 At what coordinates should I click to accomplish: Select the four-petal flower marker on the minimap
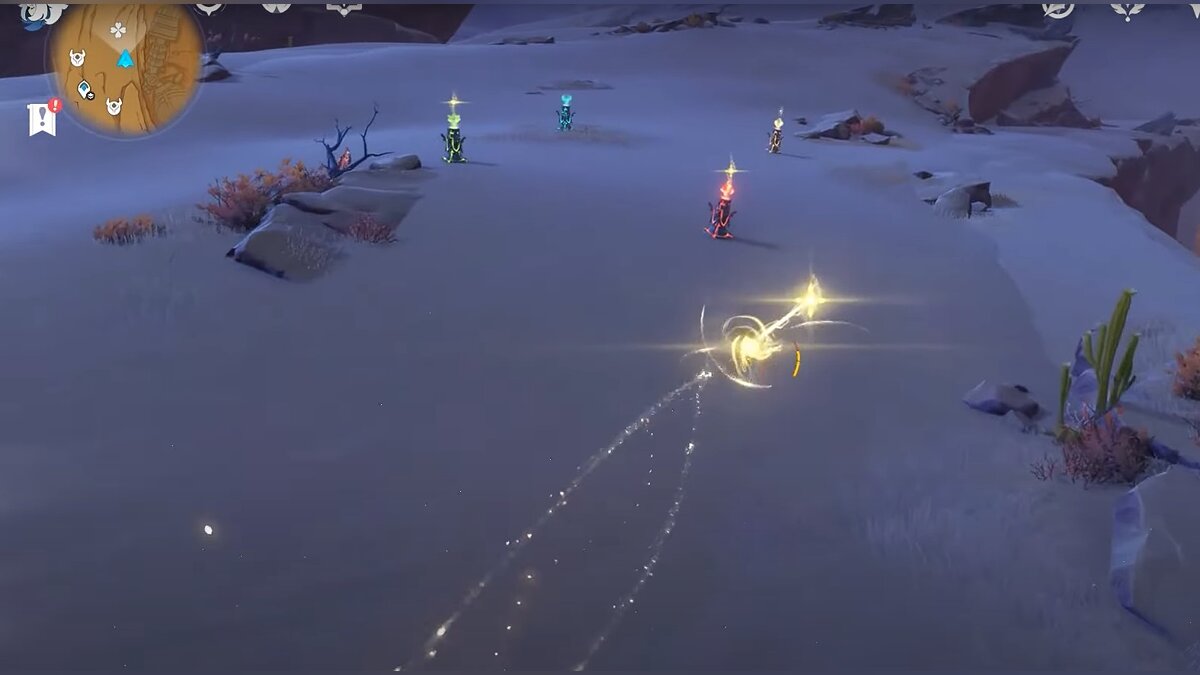(118, 30)
